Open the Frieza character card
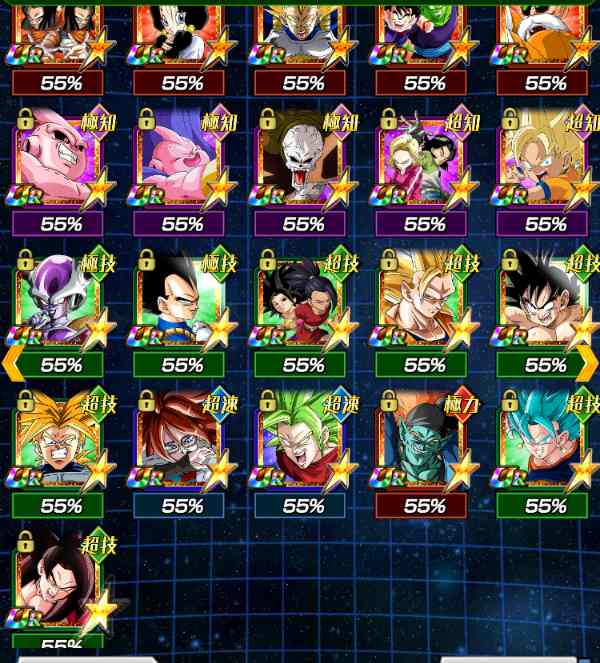The width and height of the screenshot is (600, 663). coord(60,300)
